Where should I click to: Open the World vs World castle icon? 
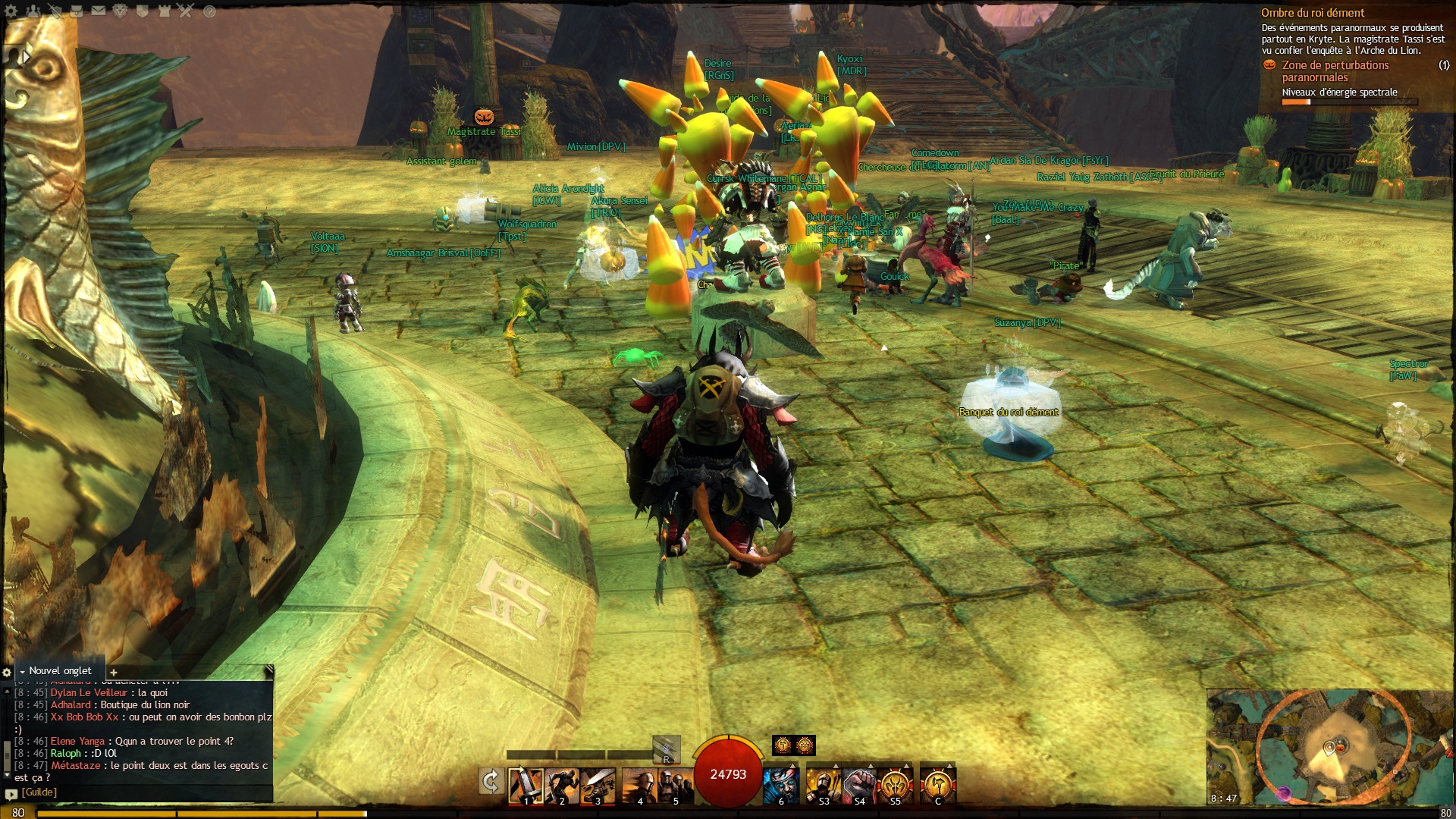coord(165,11)
